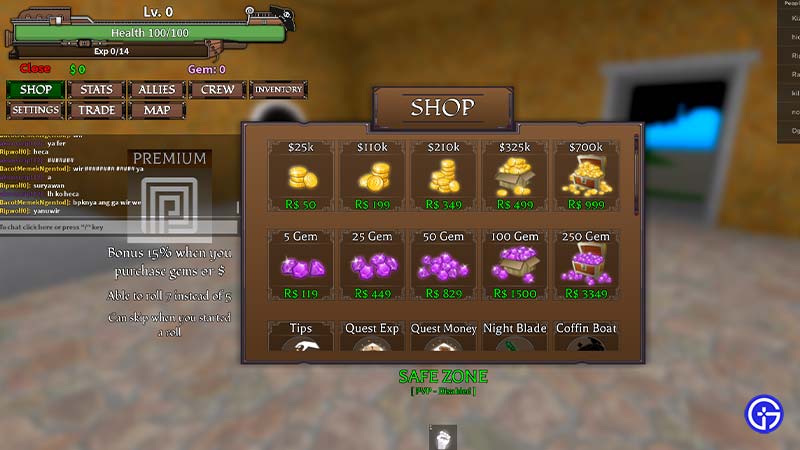Open the Inventory button

click(278, 90)
